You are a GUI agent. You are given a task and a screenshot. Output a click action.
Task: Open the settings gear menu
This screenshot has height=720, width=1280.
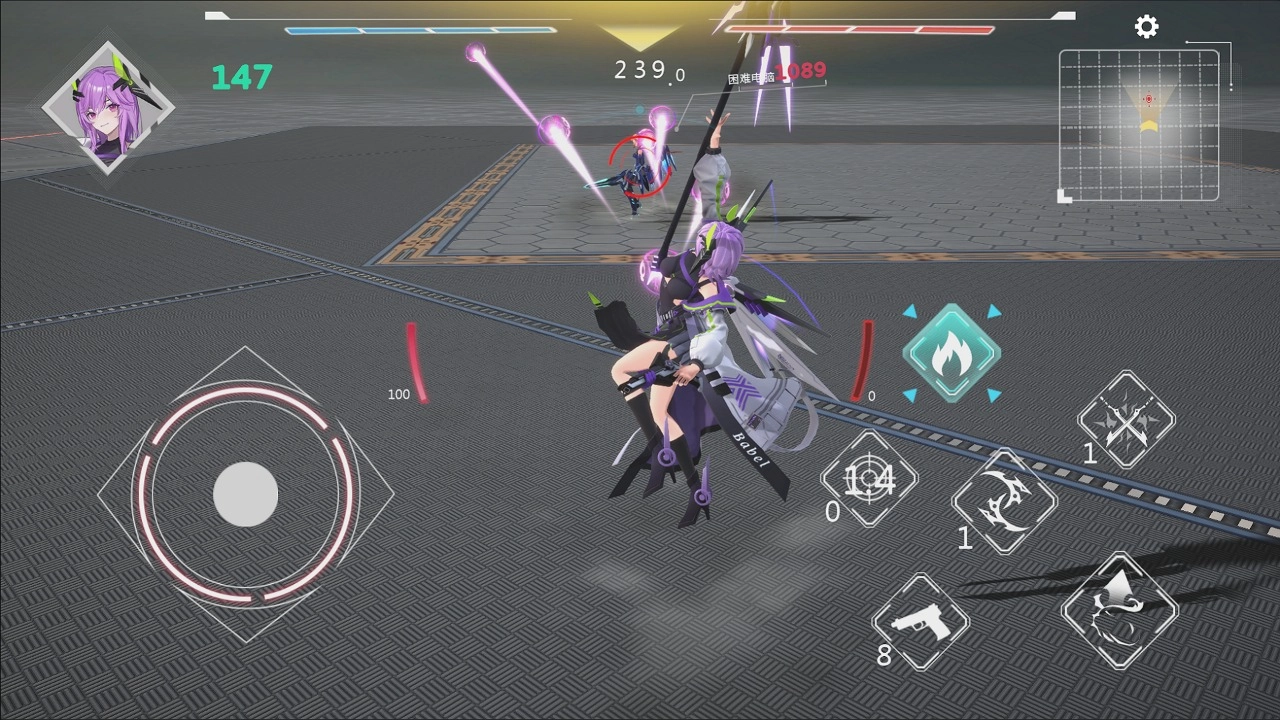coord(1146,26)
